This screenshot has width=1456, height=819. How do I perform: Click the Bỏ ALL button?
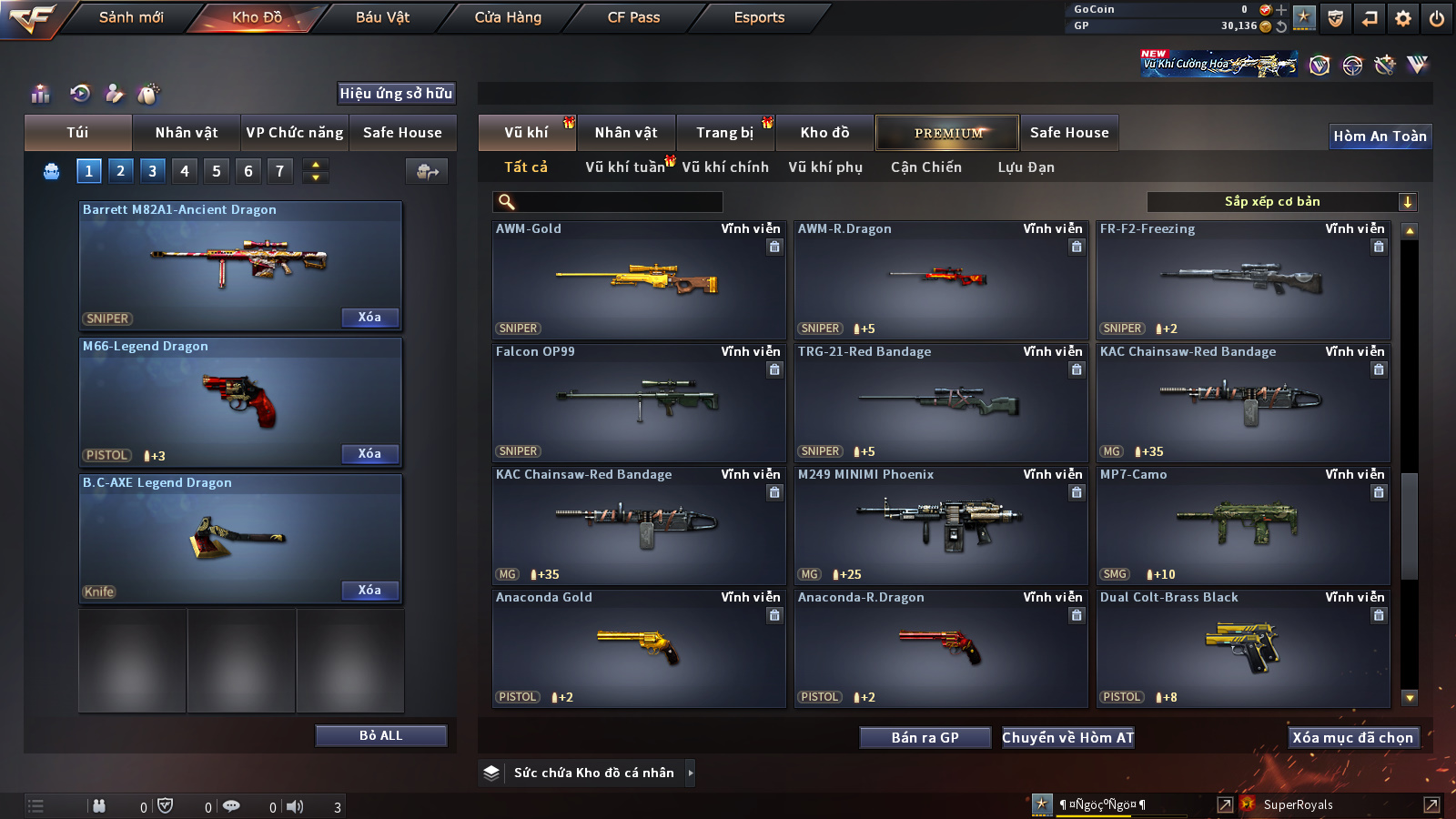[380, 735]
